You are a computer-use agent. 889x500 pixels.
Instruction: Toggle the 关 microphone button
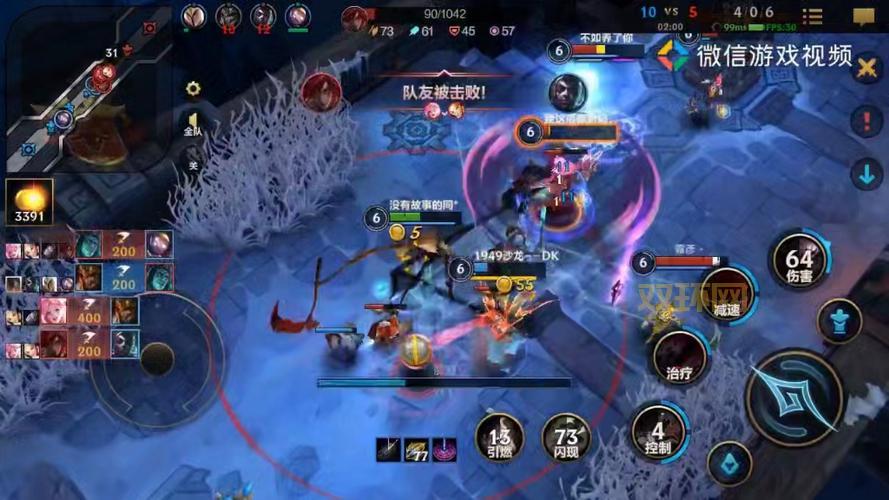click(x=193, y=160)
